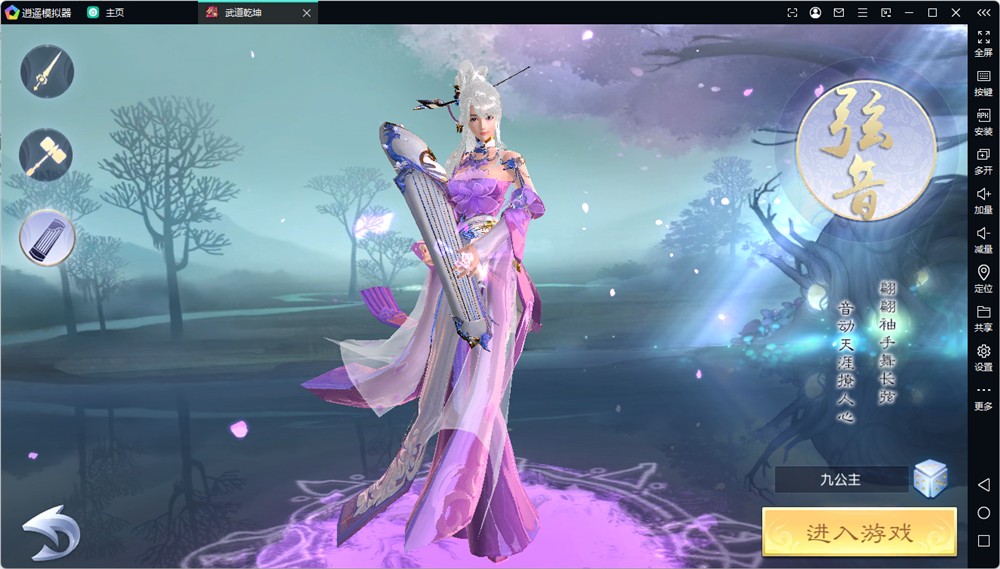The height and width of the screenshot is (569, 1000).
Task: Open the 多开 multi-instance tool
Action: (x=983, y=160)
